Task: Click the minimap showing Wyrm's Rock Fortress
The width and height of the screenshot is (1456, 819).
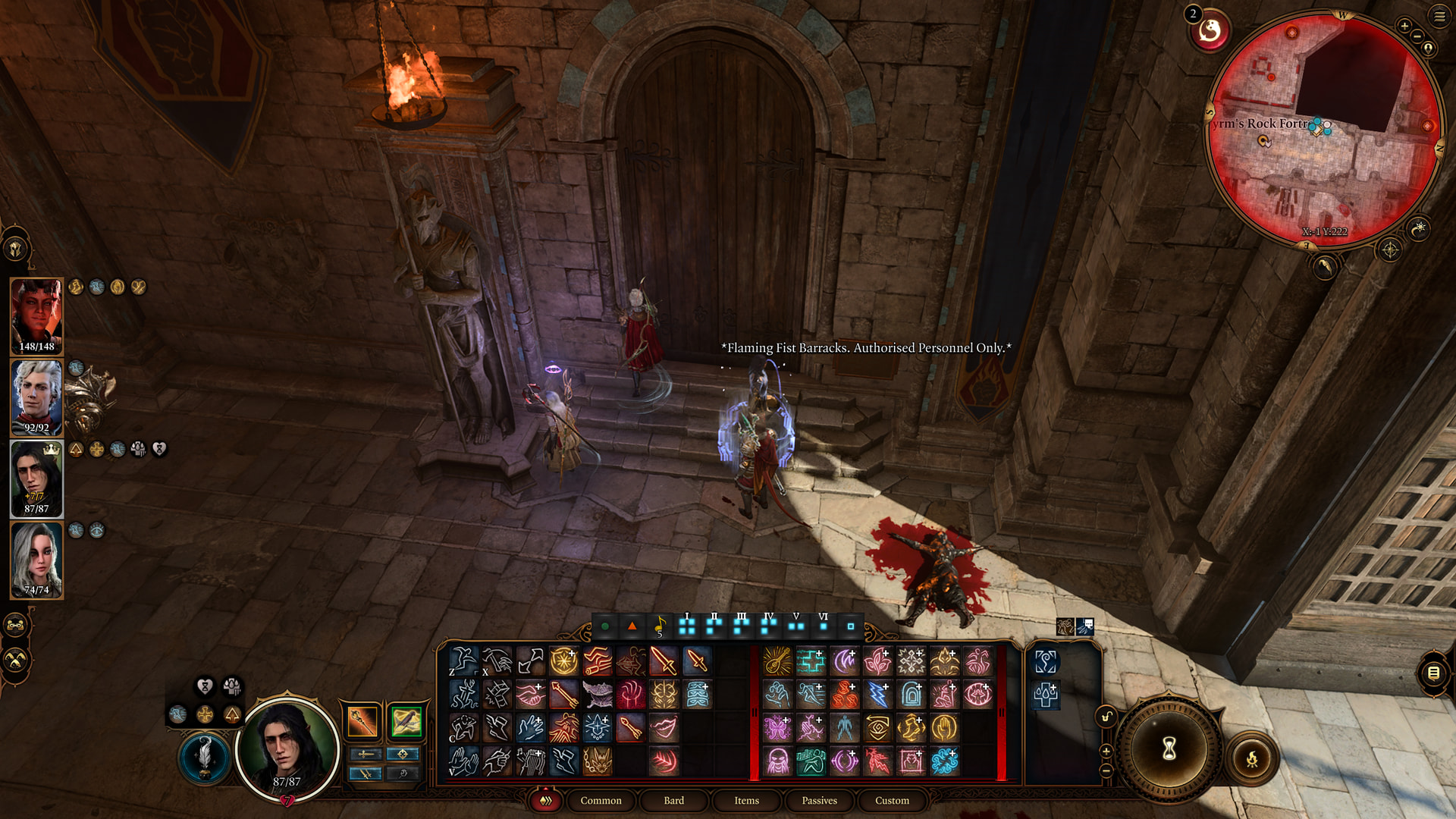Action: pyautogui.click(x=1323, y=129)
